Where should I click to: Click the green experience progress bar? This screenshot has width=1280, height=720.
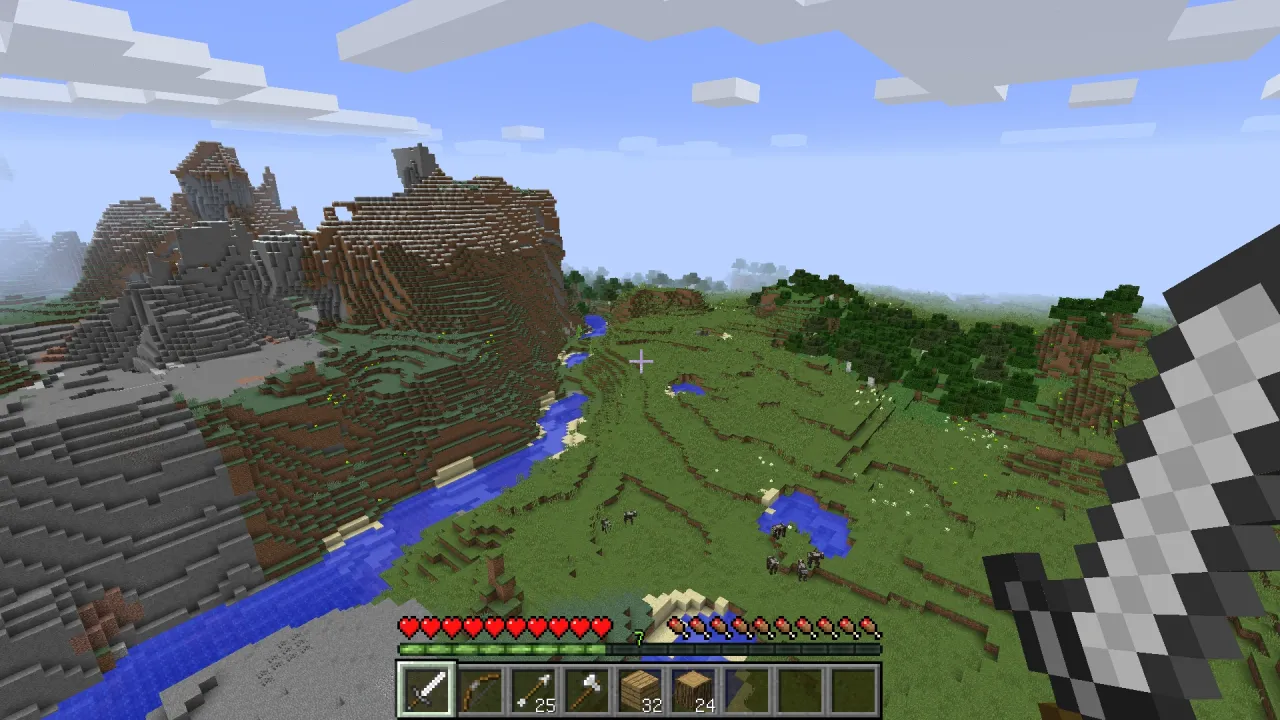tap(500, 649)
